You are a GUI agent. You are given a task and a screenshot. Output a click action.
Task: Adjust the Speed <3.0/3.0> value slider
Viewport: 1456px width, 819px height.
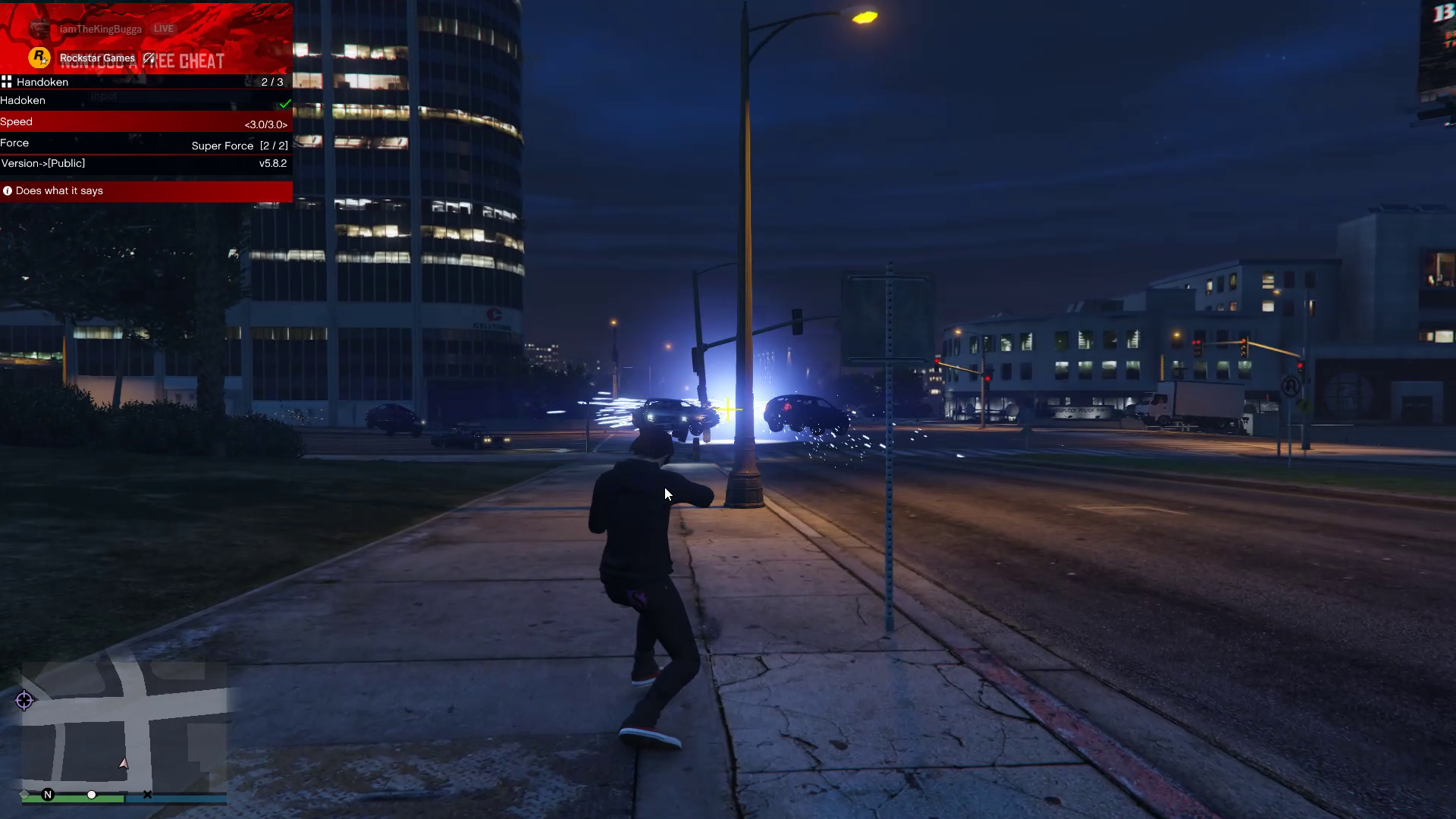[x=266, y=124]
